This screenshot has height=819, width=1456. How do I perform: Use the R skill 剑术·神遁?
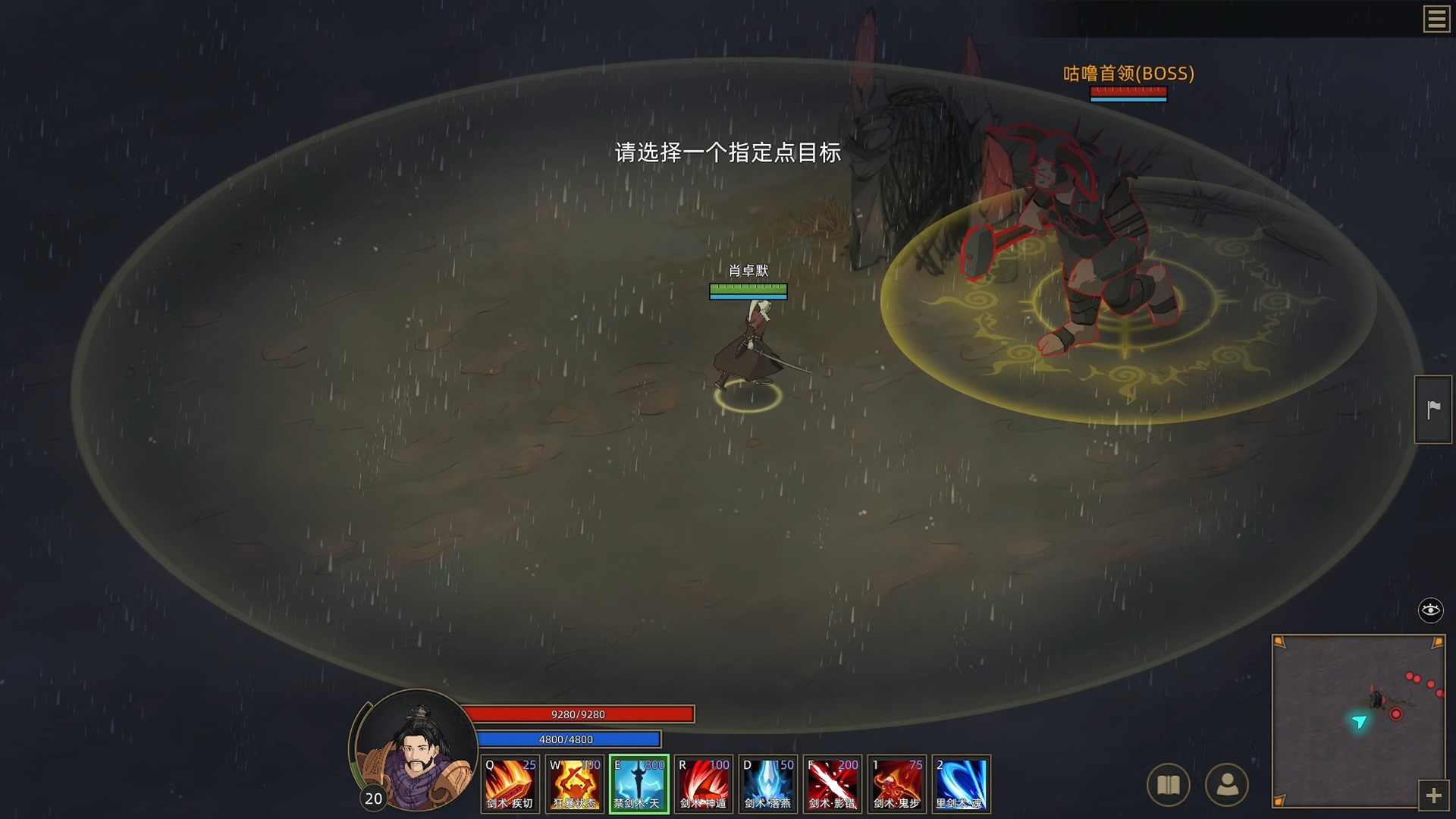(x=703, y=784)
